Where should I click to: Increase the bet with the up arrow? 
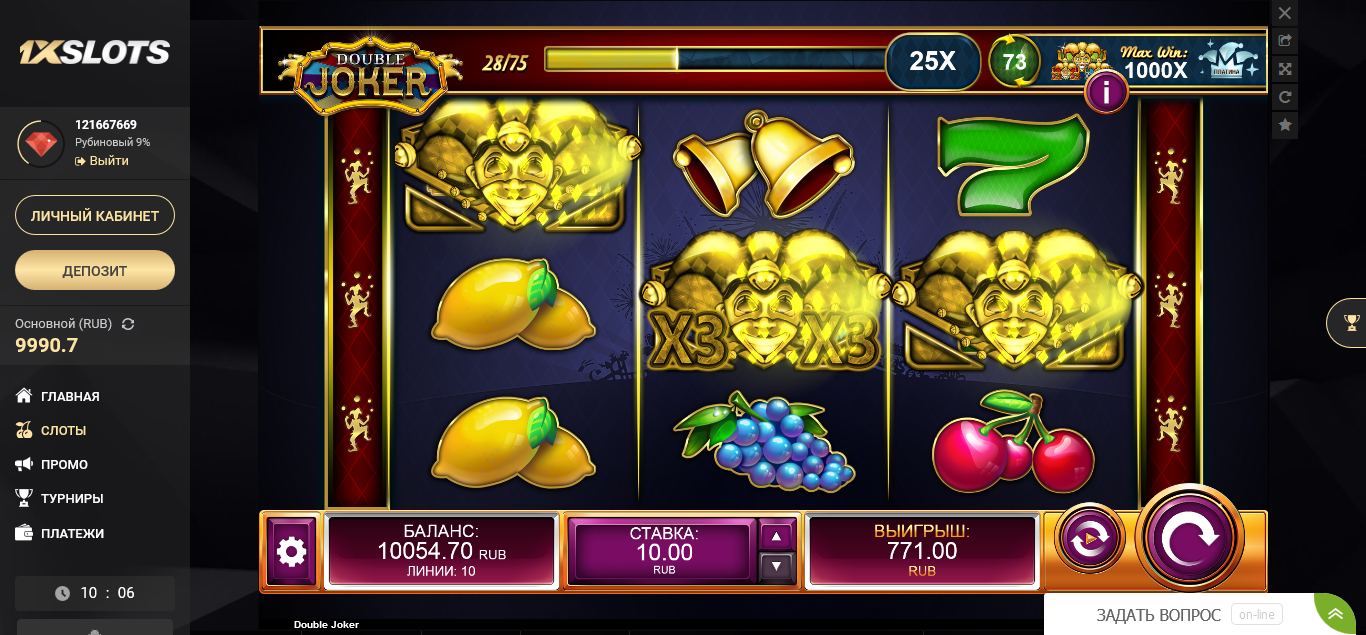[x=777, y=536]
